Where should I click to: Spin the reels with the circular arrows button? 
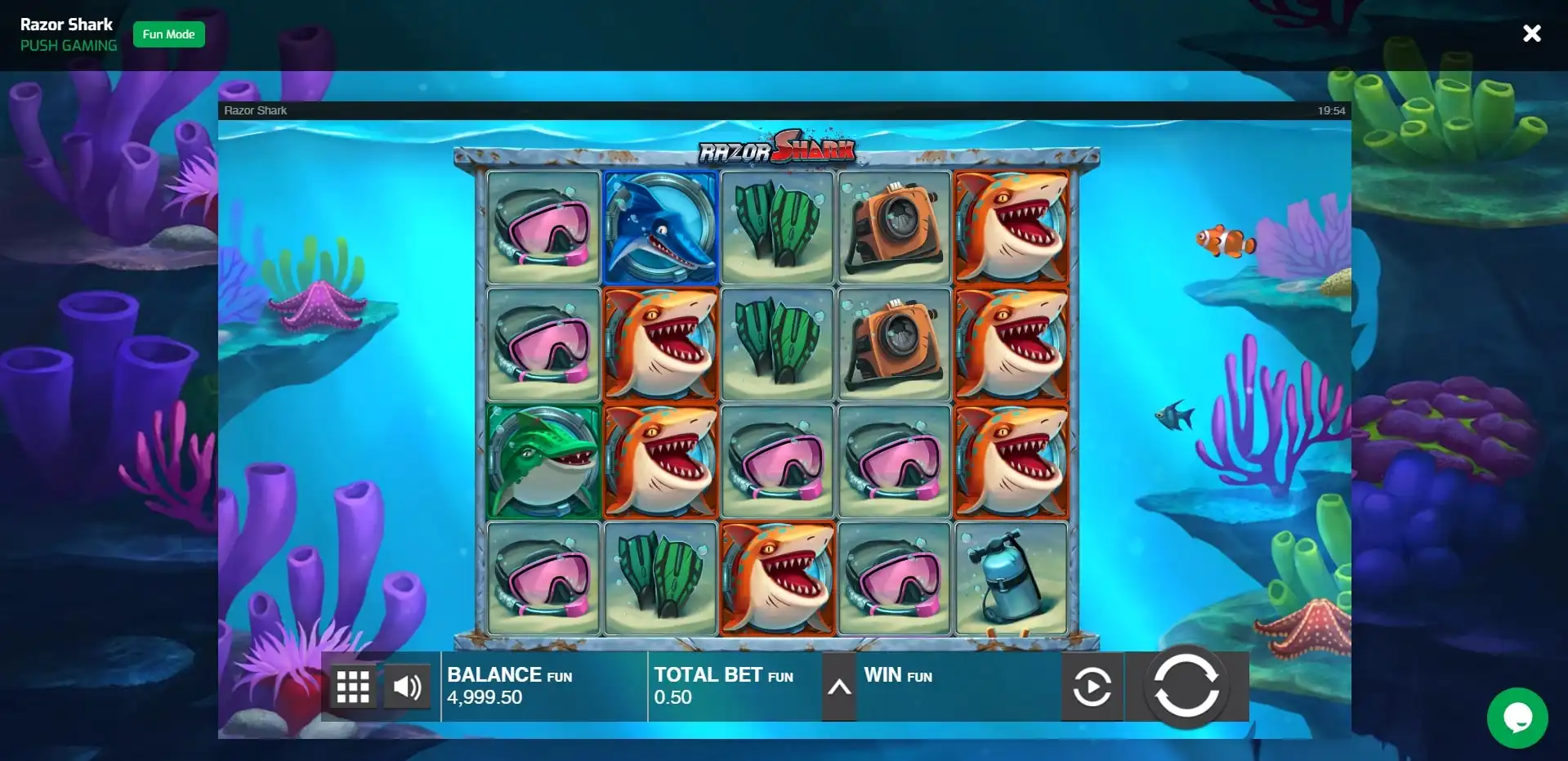pyautogui.click(x=1186, y=687)
